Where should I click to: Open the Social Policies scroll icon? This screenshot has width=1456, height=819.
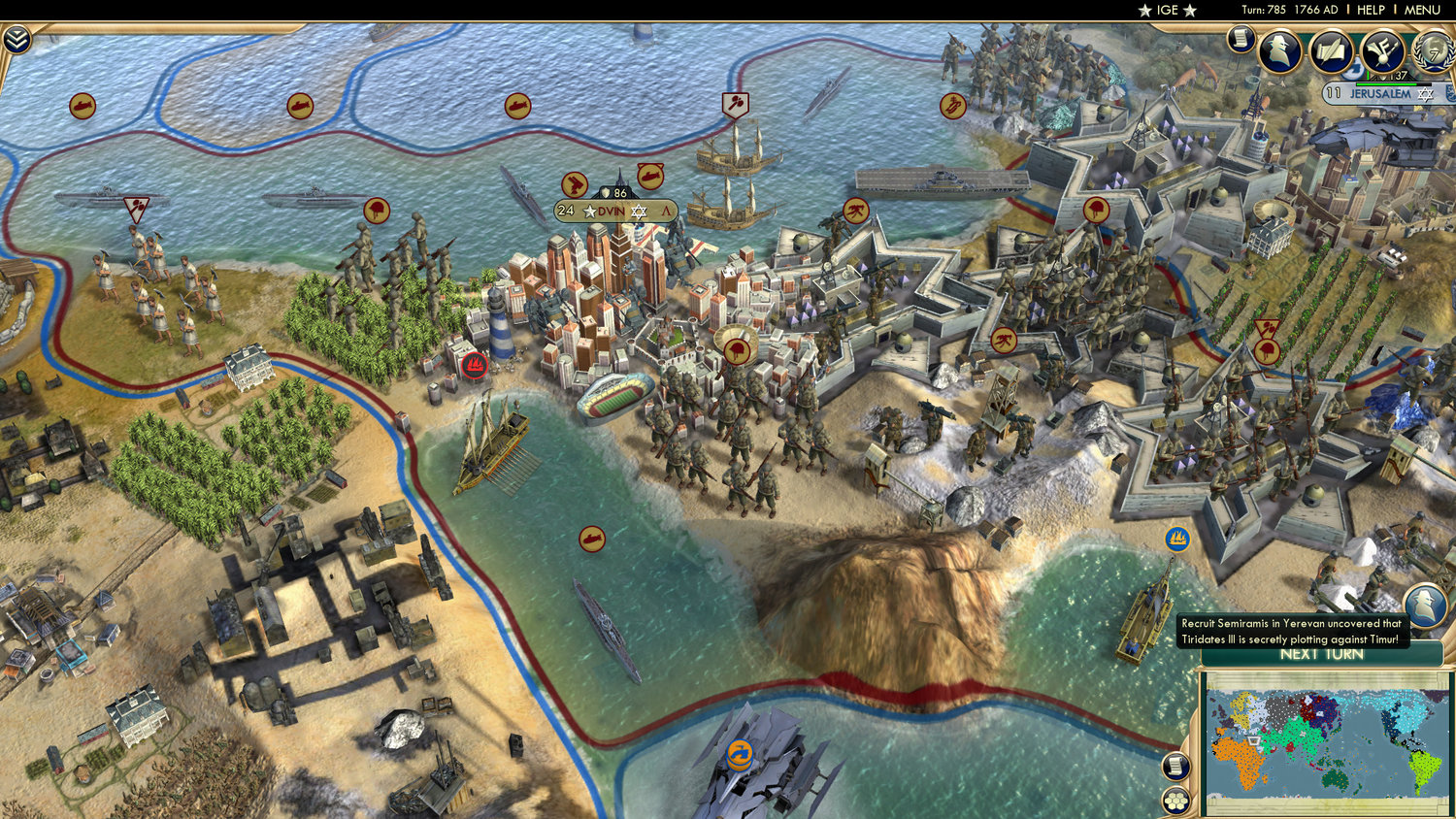[x=1332, y=49]
